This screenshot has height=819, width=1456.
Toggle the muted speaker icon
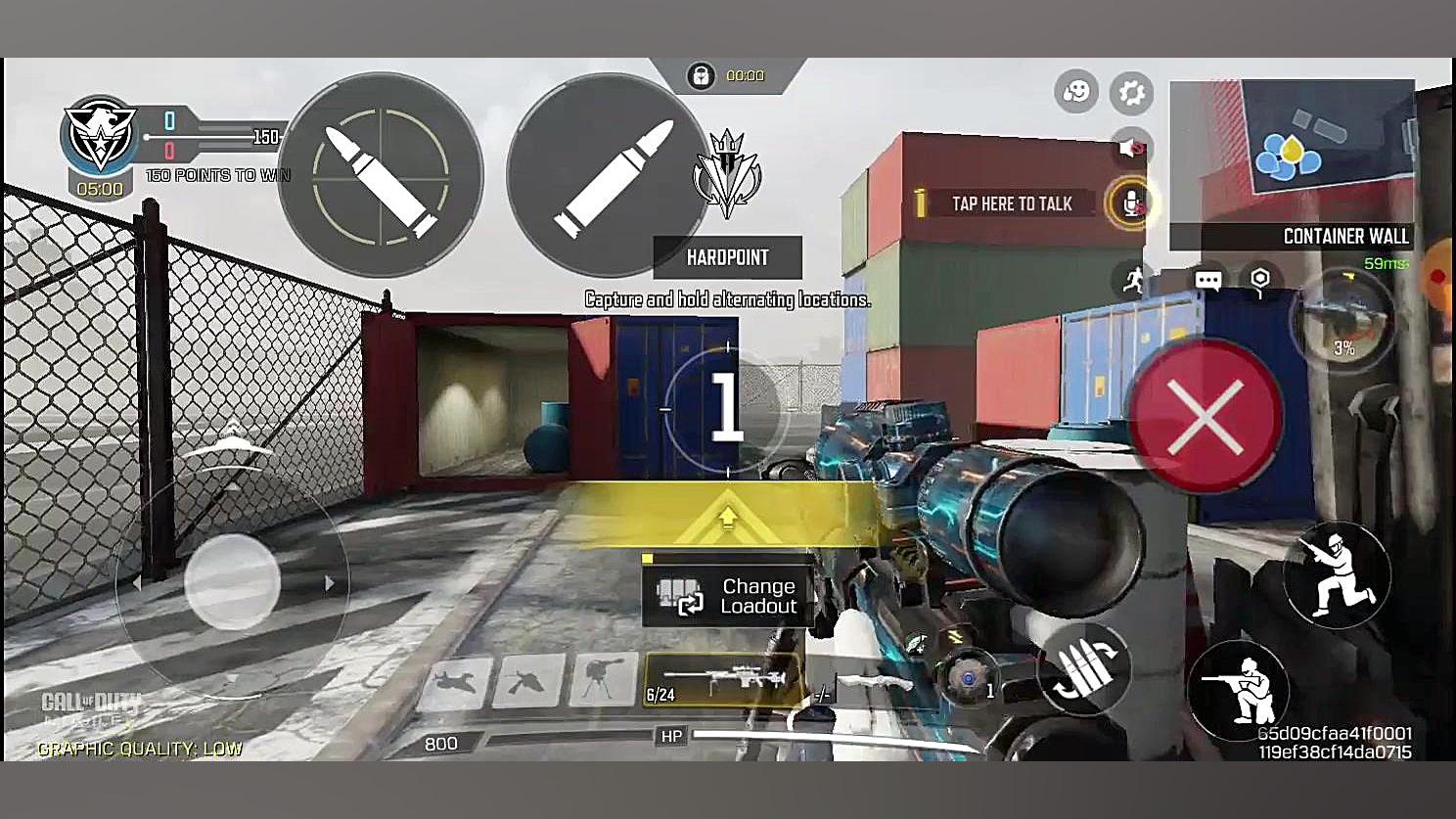click(x=1132, y=148)
